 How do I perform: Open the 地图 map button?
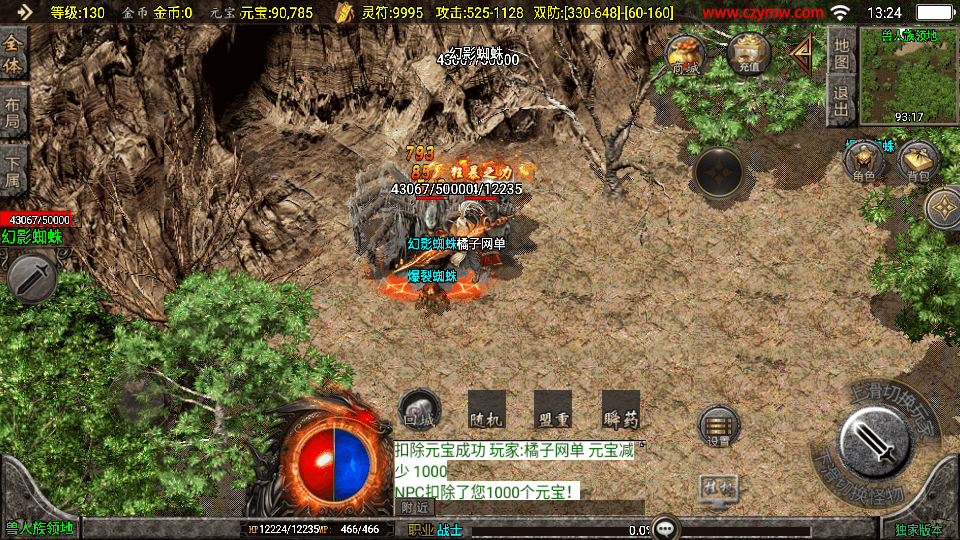842,53
